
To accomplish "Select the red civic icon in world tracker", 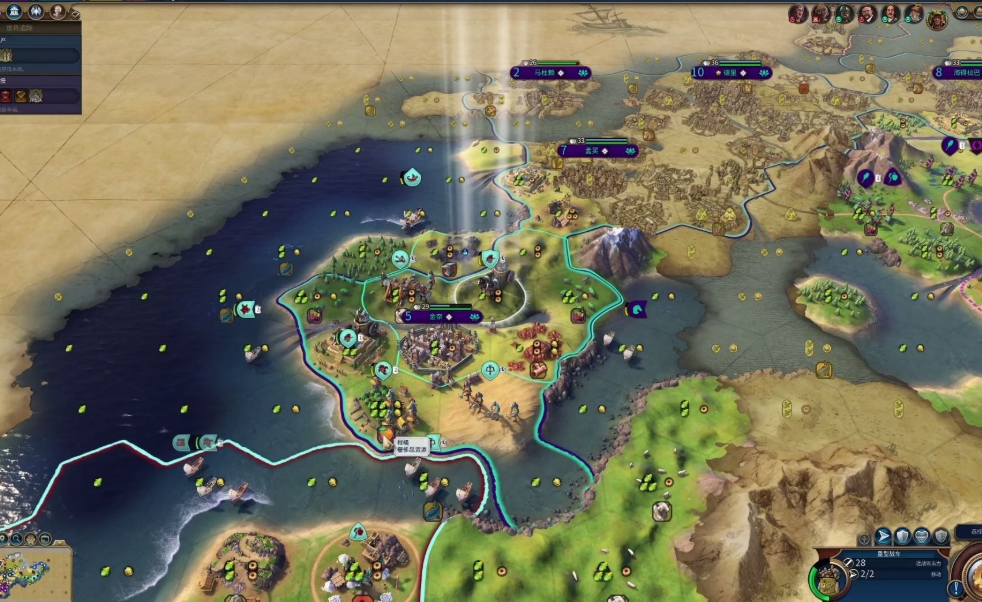I will click(7, 96).
